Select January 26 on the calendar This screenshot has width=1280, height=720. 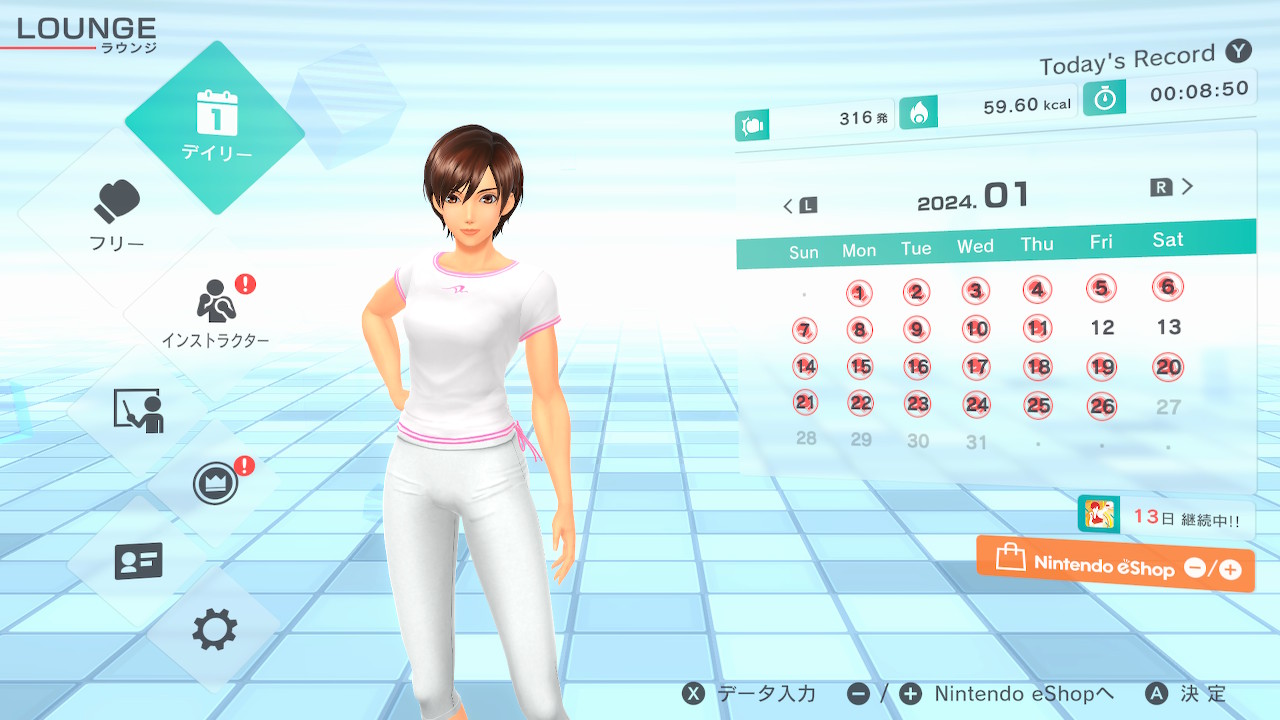pyautogui.click(x=1102, y=406)
